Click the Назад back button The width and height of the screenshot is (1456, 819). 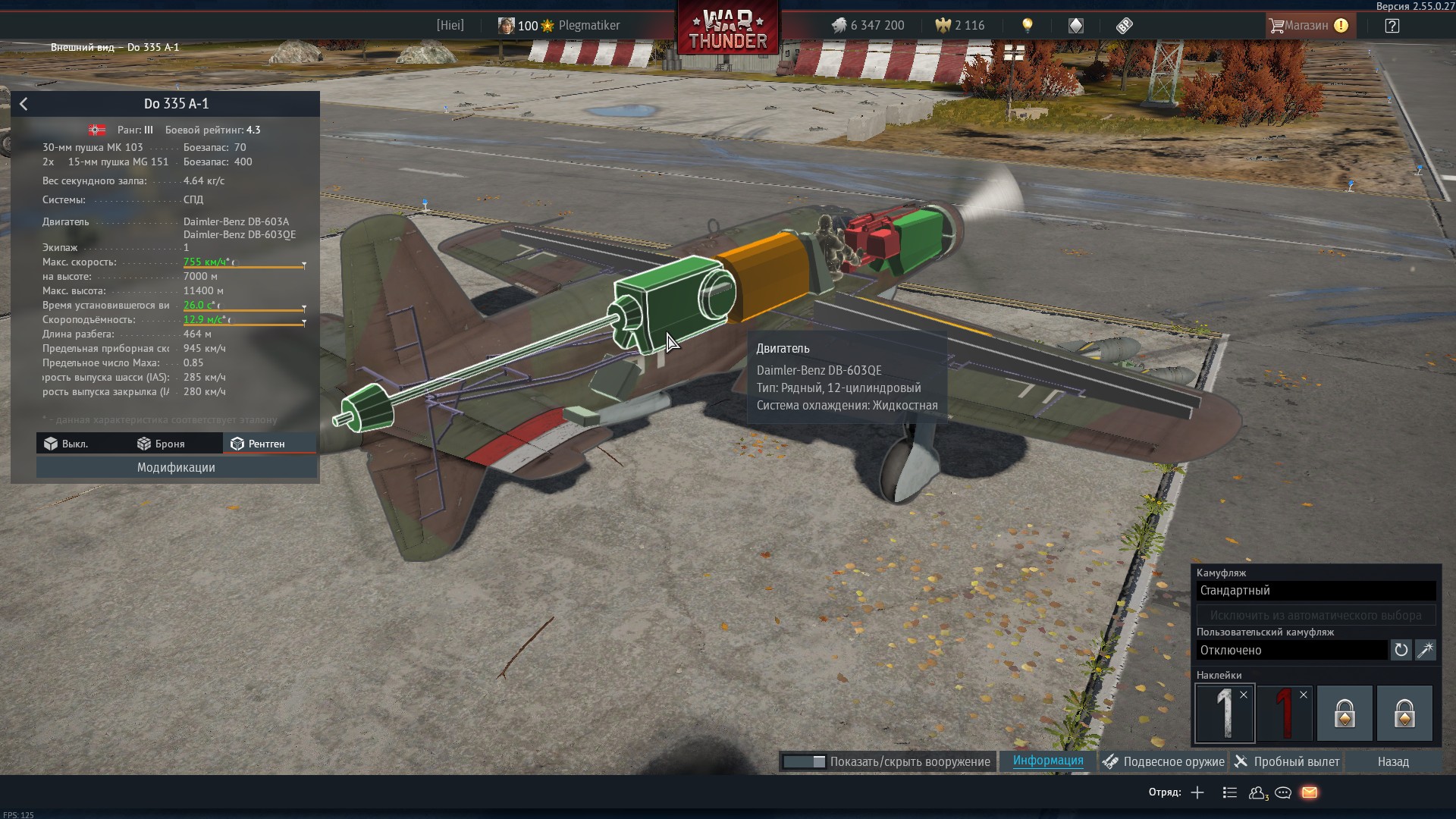click(x=1392, y=761)
